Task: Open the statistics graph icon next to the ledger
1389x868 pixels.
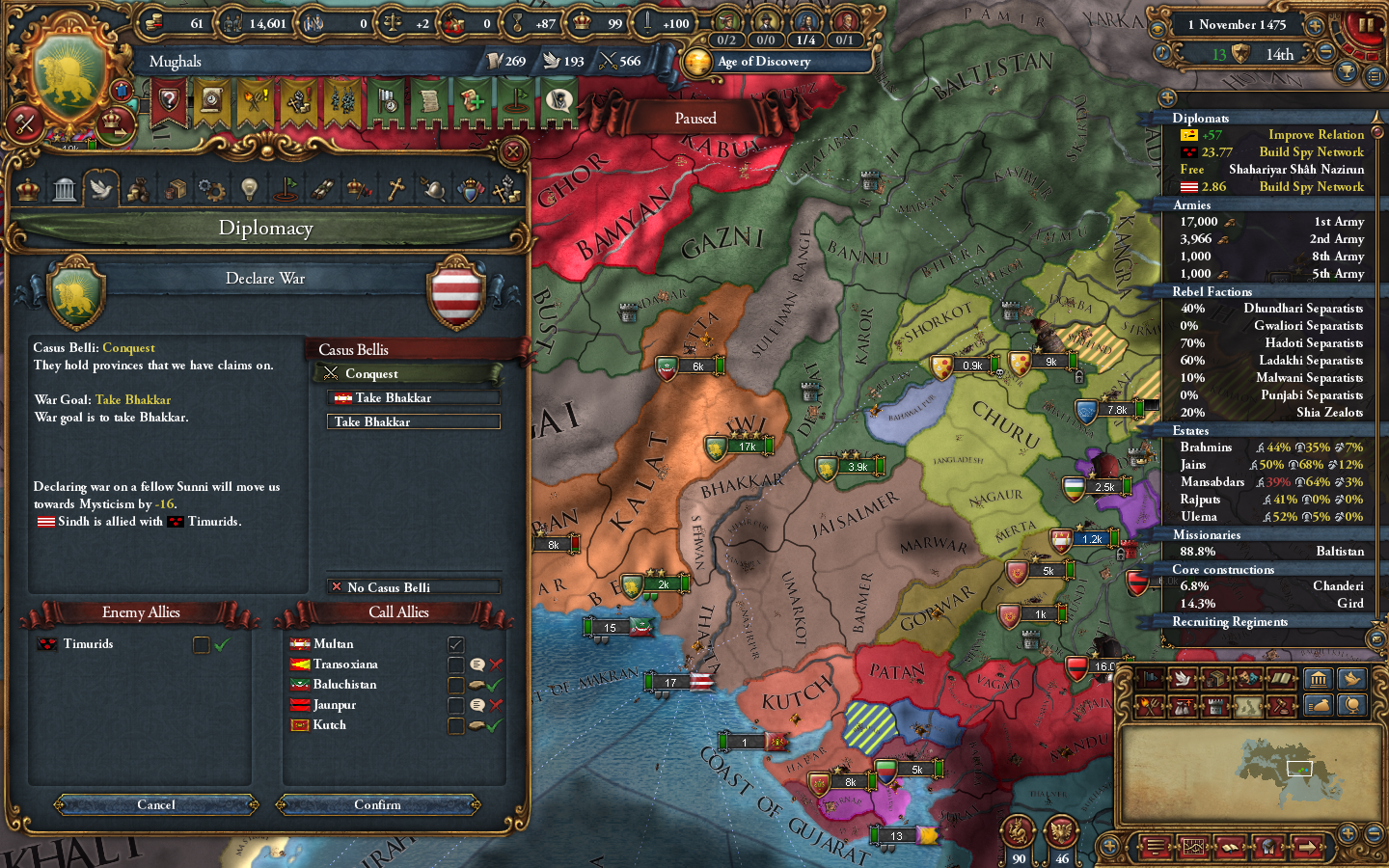Action: point(1193,847)
